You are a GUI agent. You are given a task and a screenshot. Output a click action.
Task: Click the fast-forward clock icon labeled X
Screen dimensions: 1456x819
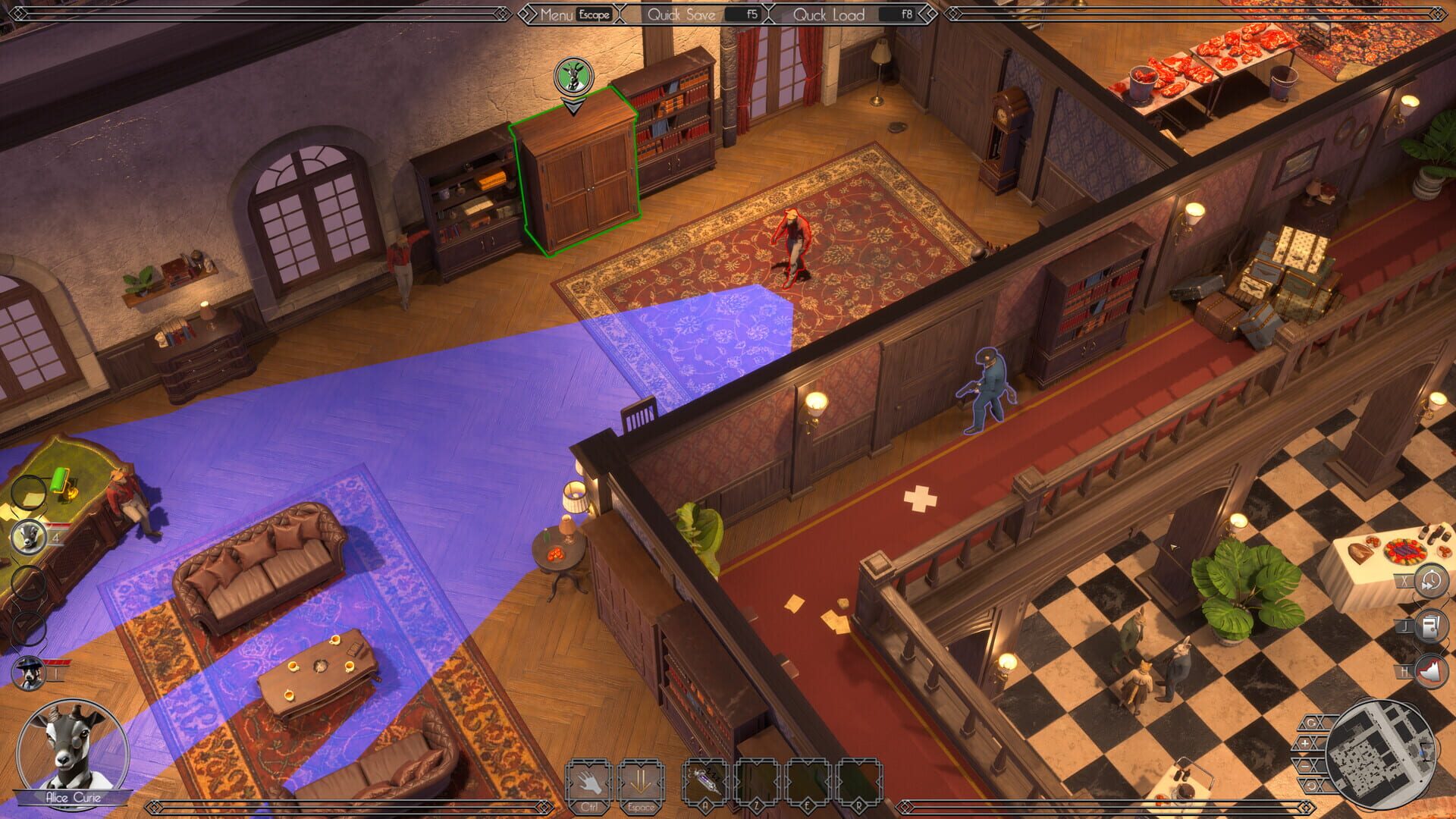click(1432, 580)
